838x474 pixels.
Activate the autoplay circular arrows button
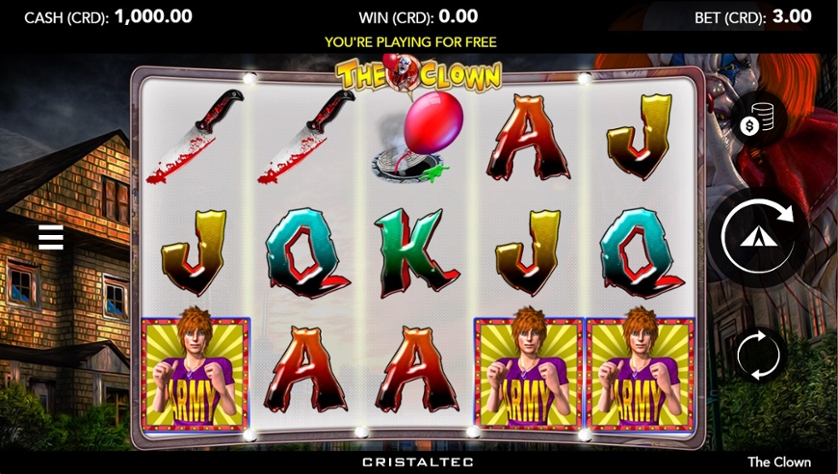pos(758,354)
